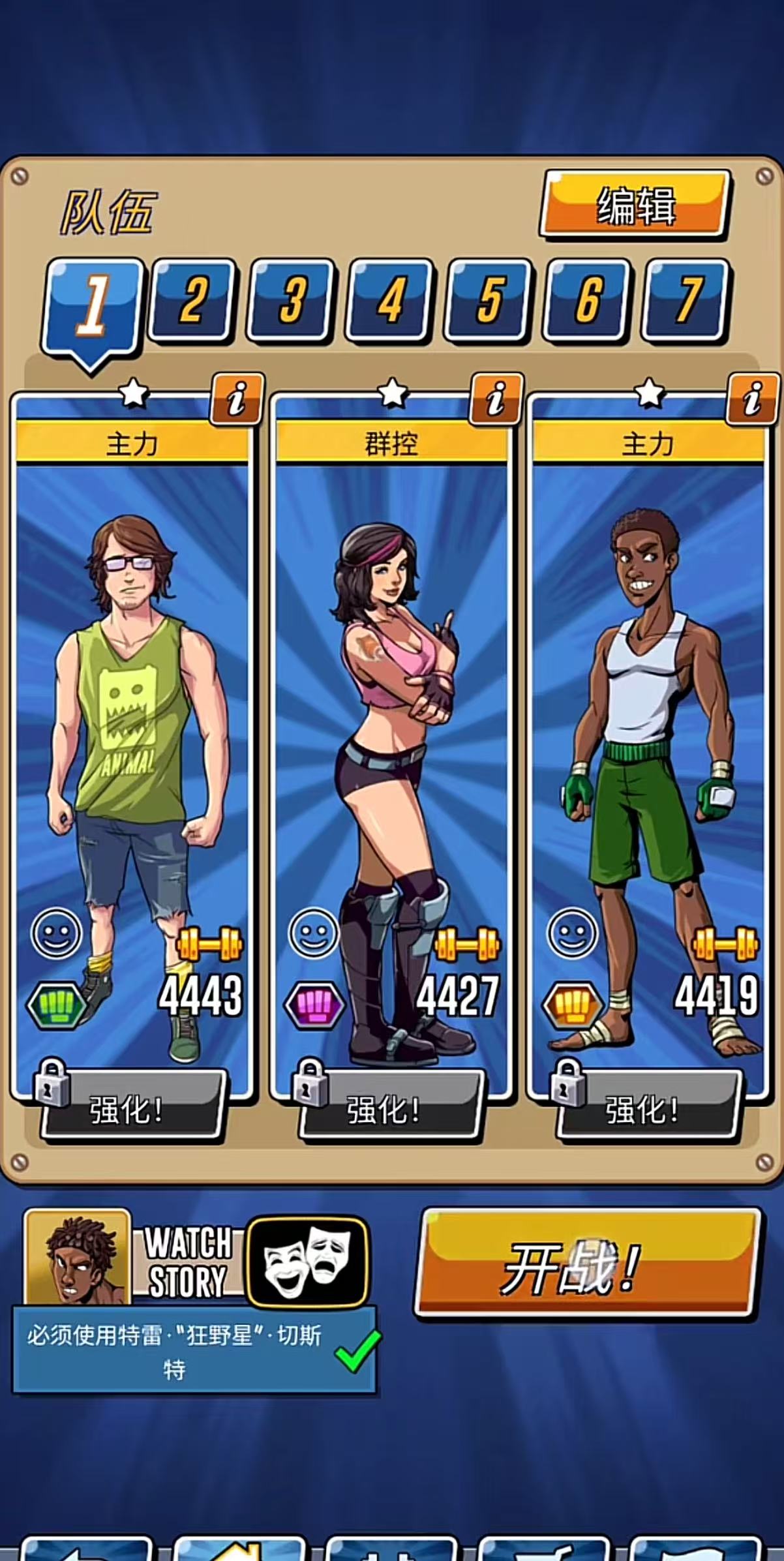Select team slot 7
This screenshot has height=1561, width=784.
click(686, 299)
